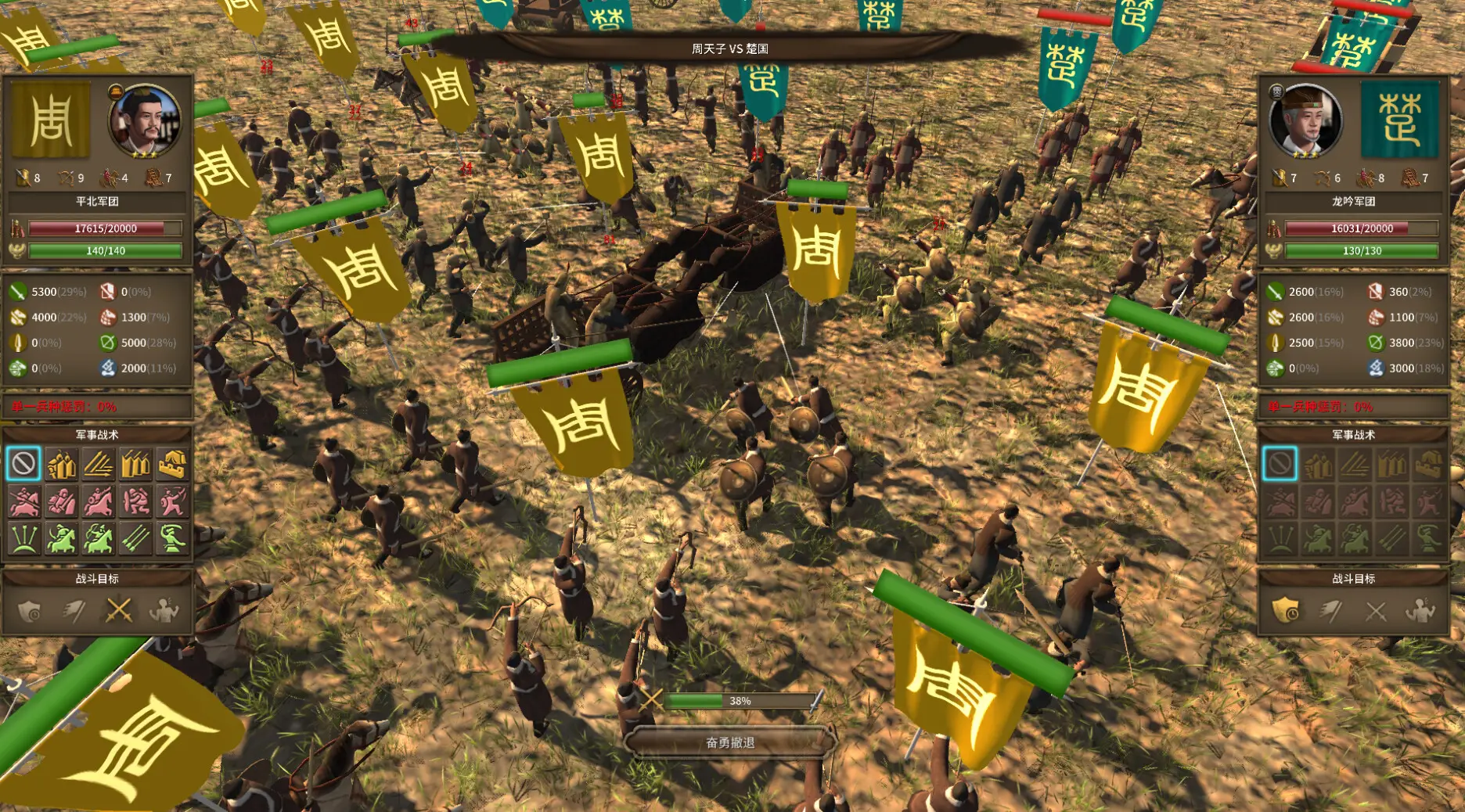This screenshot has width=1465, height=812.
Task: Choose Zhou's bright yellow fanned spears tactic
Action: (99, 464)
